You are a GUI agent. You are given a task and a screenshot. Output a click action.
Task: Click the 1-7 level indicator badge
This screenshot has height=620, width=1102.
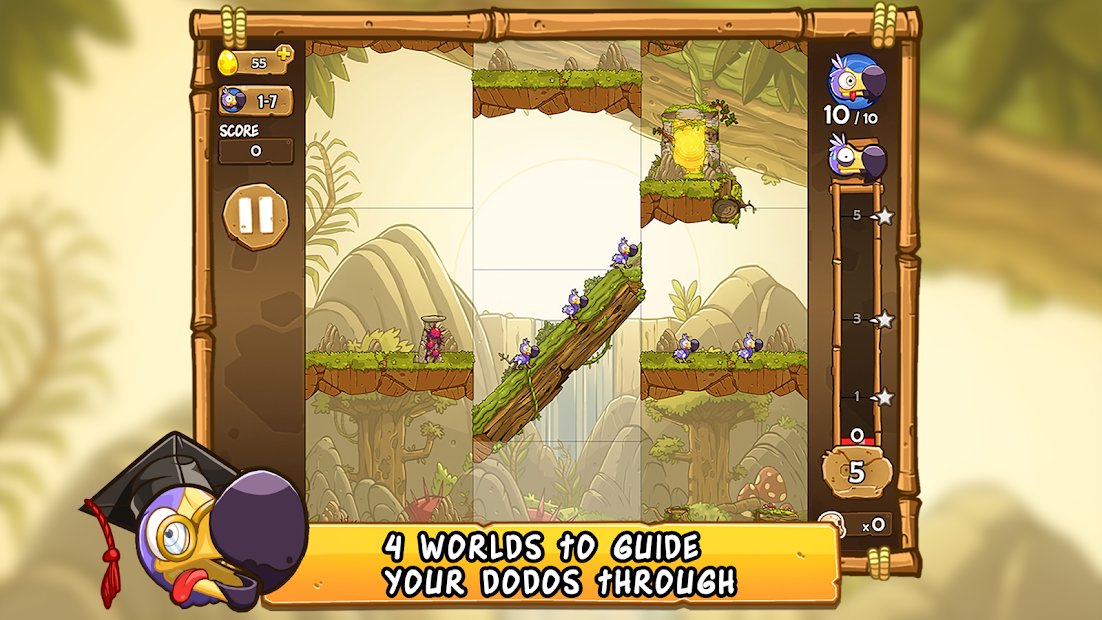[x=256, y=101]
